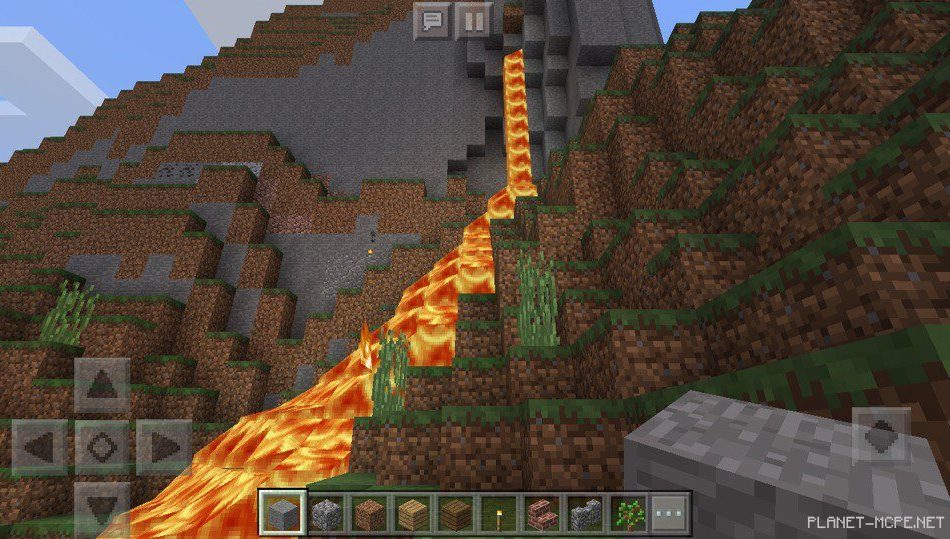Pick the sapling in the hotbar
Viewport: 950px width, 539px height.
click(627, 513)
